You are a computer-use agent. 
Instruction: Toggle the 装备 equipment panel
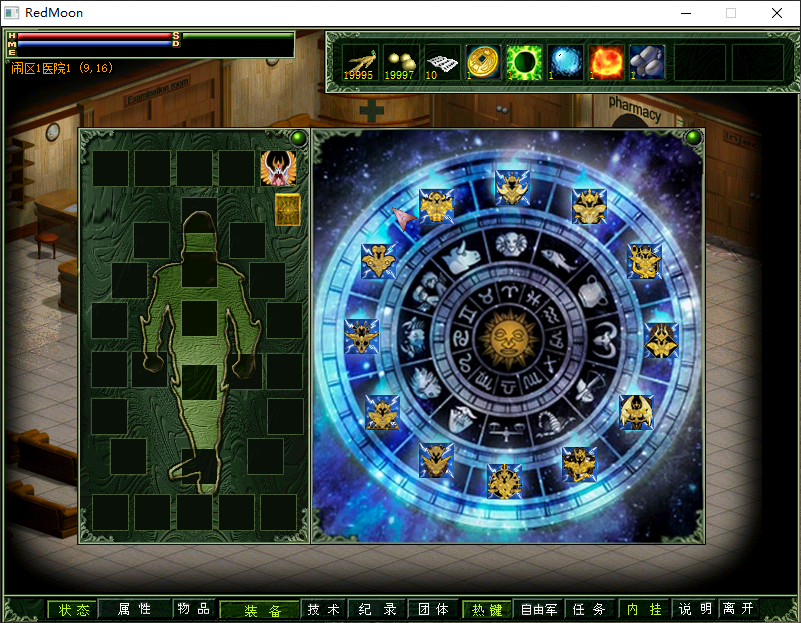pyautogui.click(x=260, y=610)
